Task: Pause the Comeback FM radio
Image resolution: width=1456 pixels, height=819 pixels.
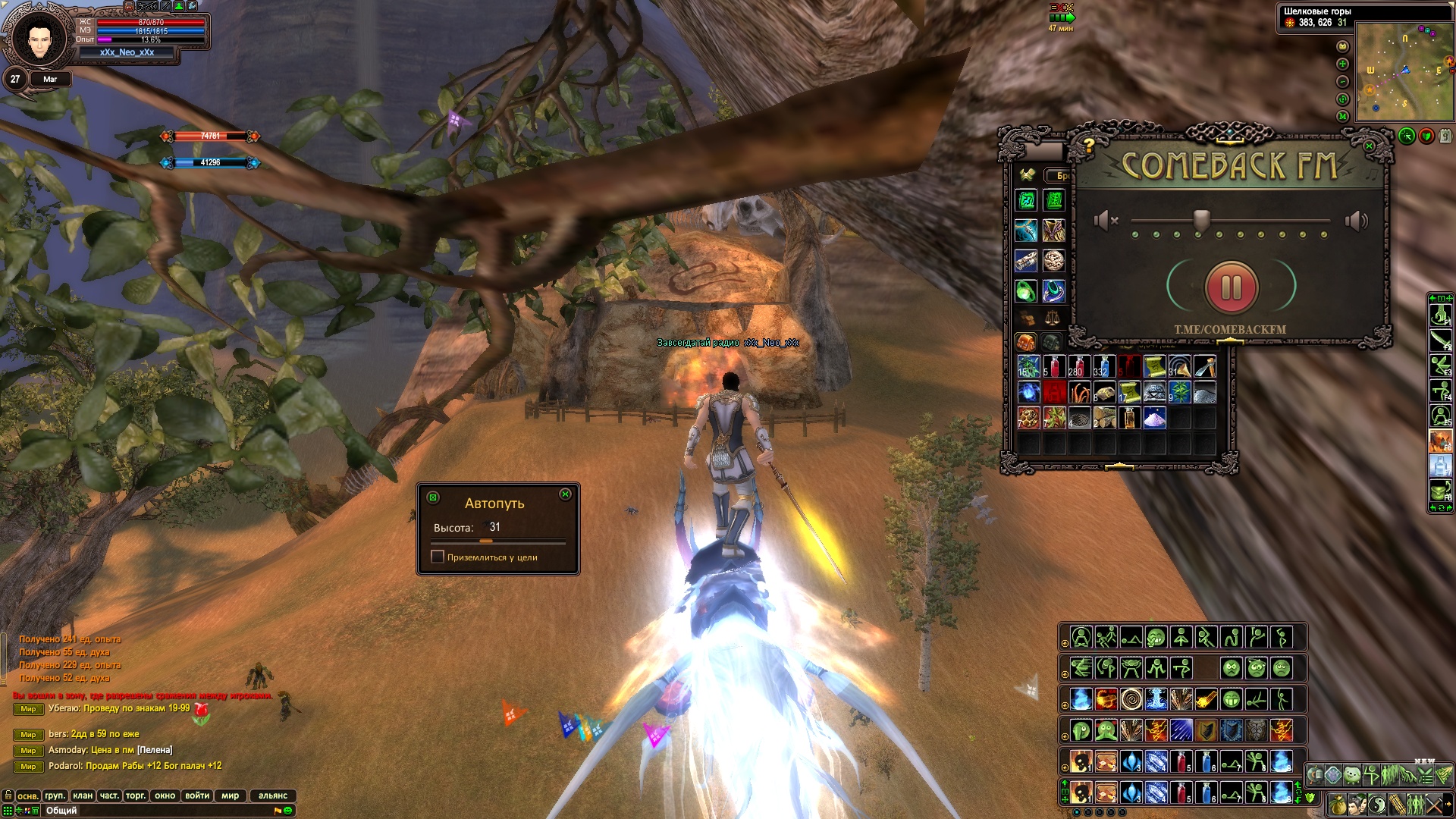Action: 1231,287
